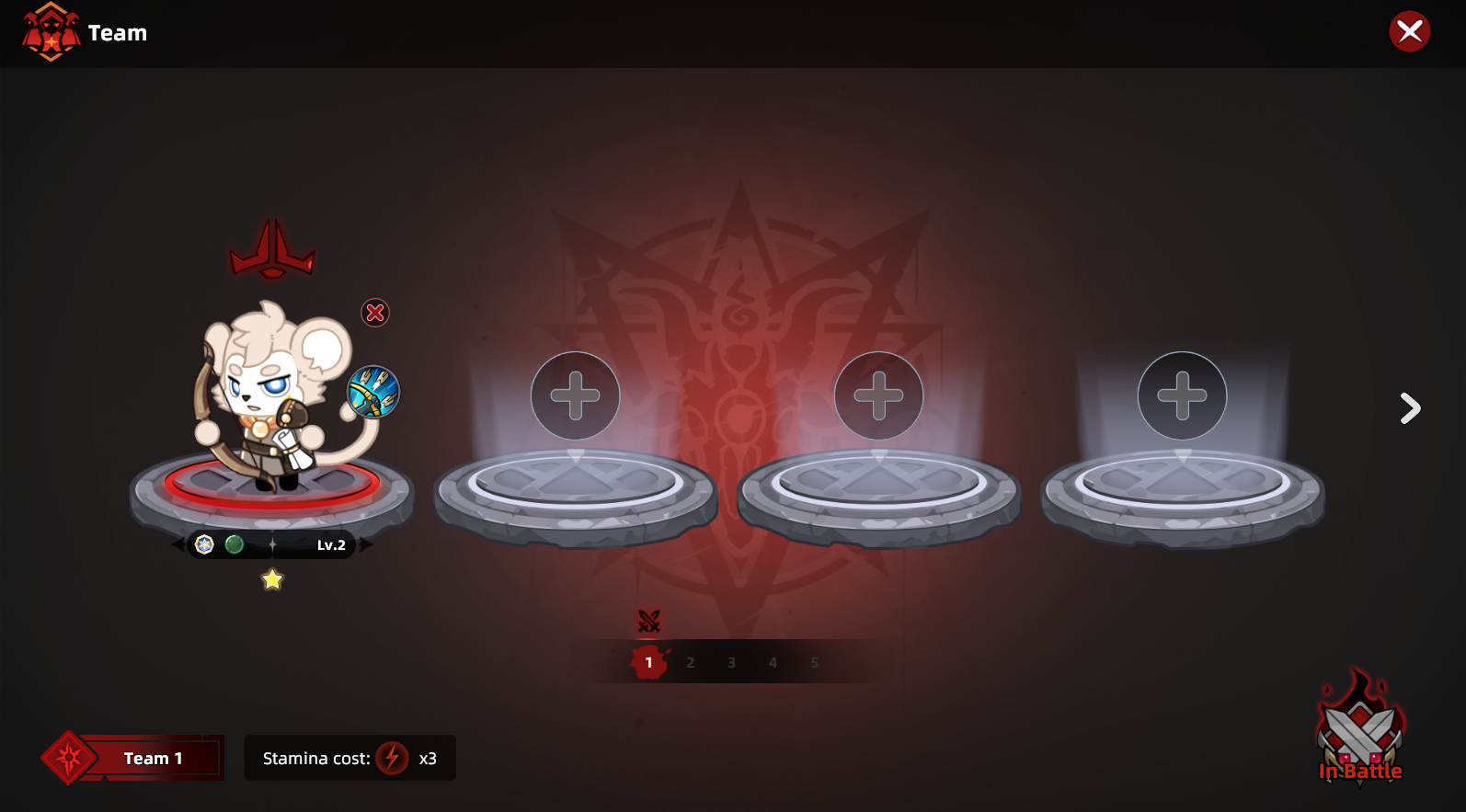Click the hero's Lv.2 info bar
1466x812 pixels.
(272, 544)
